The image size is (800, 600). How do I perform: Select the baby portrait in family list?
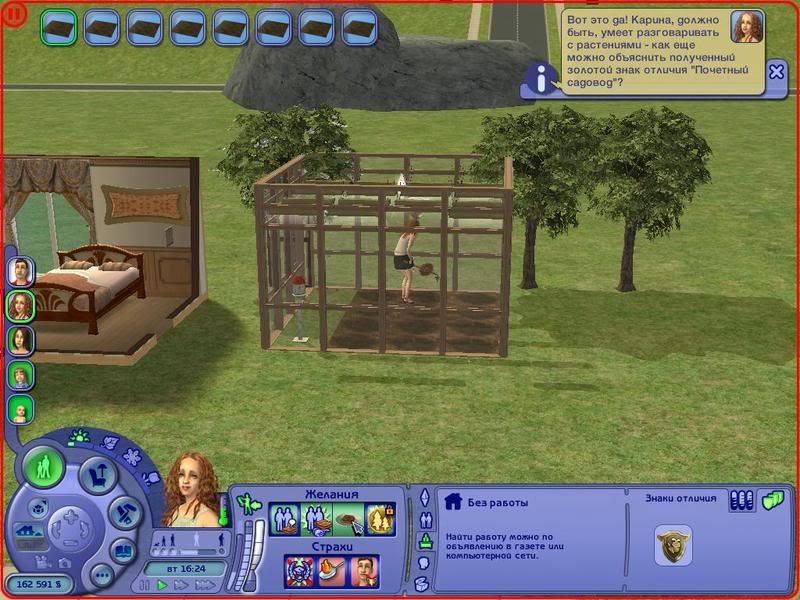tap(21, 409)
